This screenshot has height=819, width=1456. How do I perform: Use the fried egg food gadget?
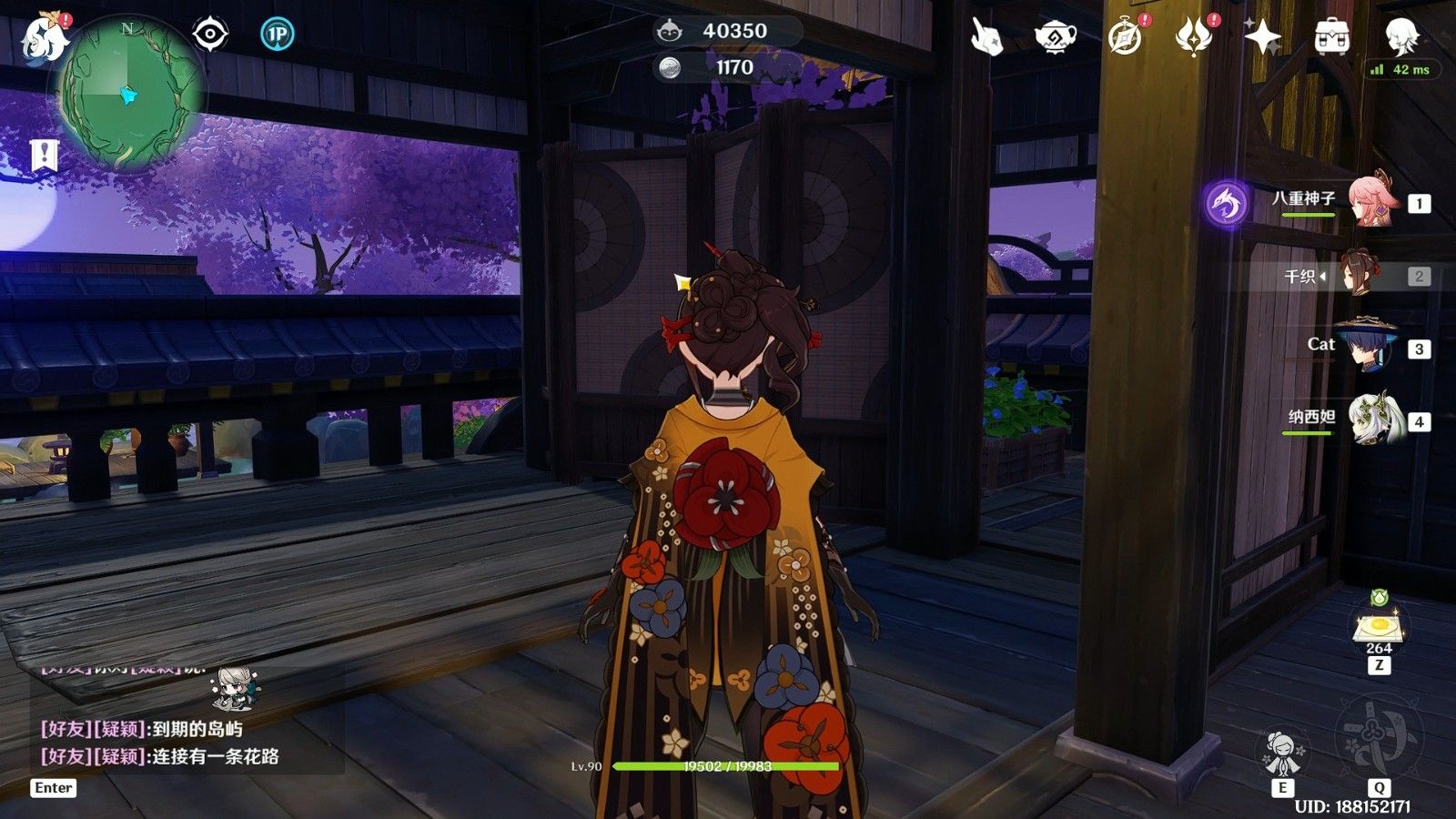1379,627
